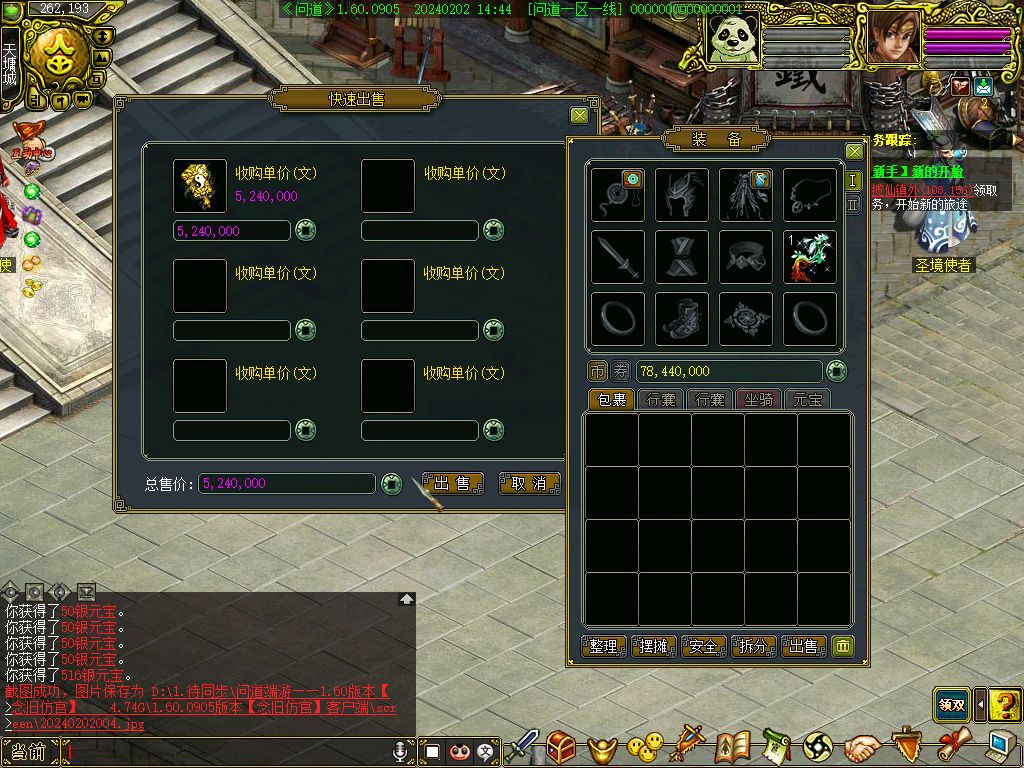1024x768 pixels.
Task: Open the 坐骑 mount tab
Action: click(x=759, y=399)
